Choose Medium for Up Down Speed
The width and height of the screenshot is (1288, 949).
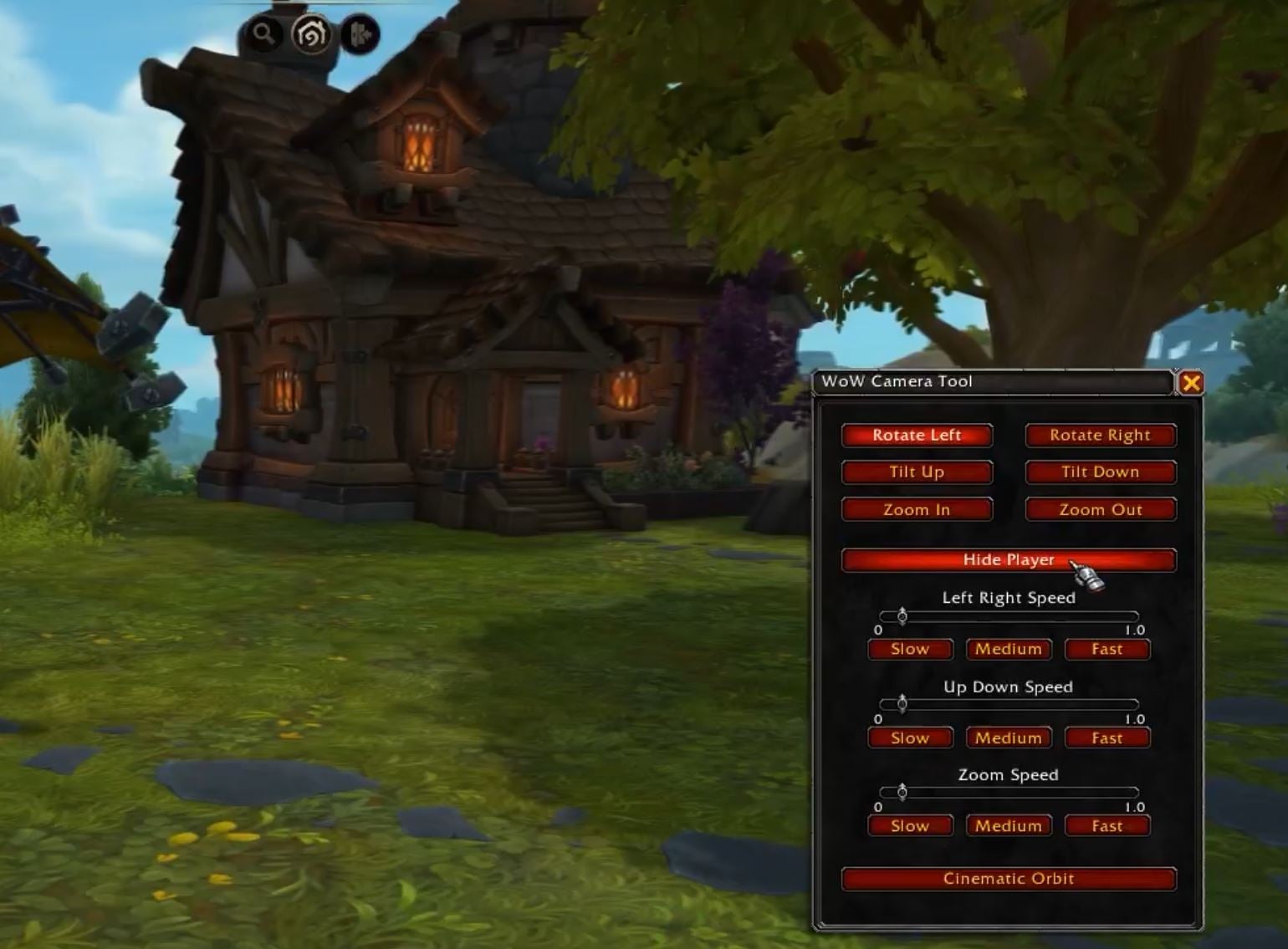1008,737
